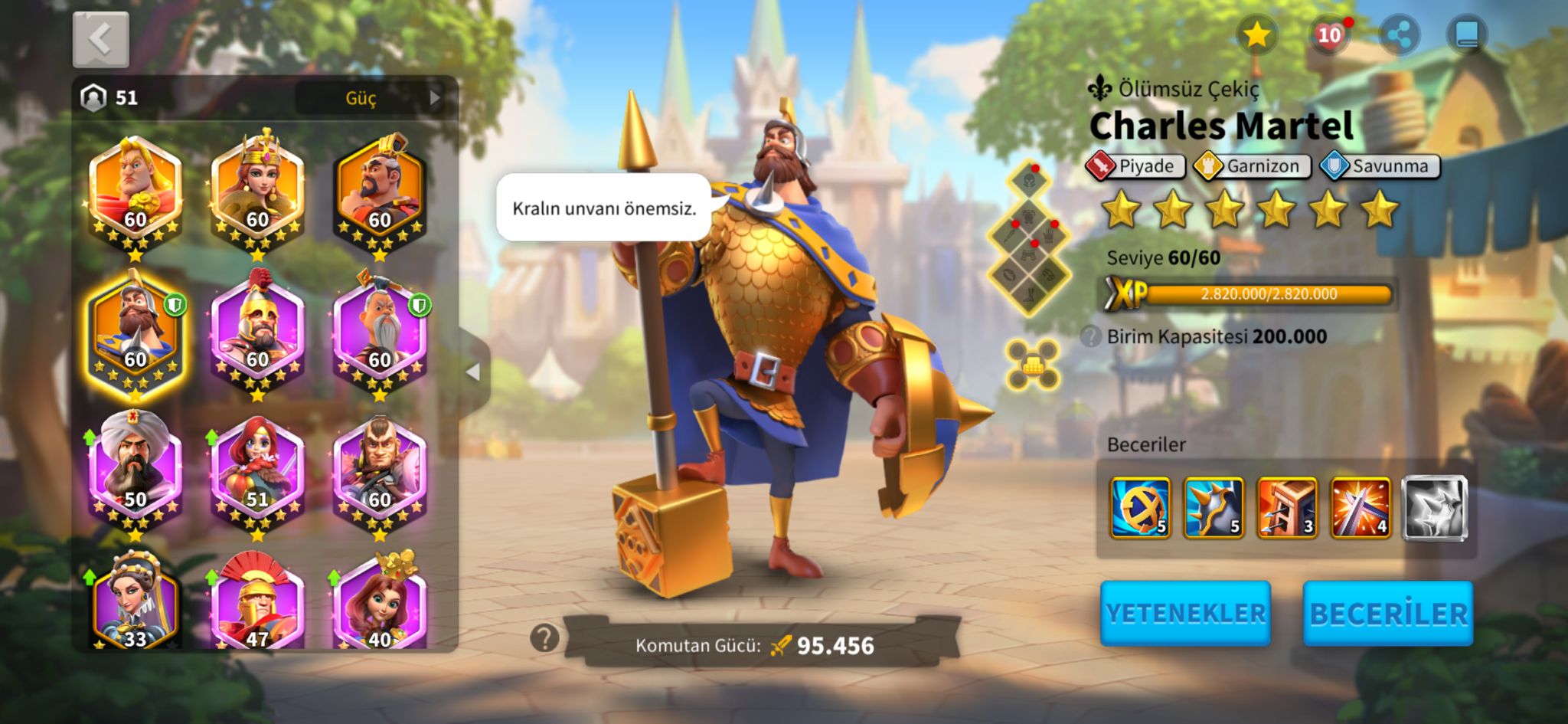Open the blue book icon
The width and height of the screenshot is (1568, 724).
[1466, 35]
